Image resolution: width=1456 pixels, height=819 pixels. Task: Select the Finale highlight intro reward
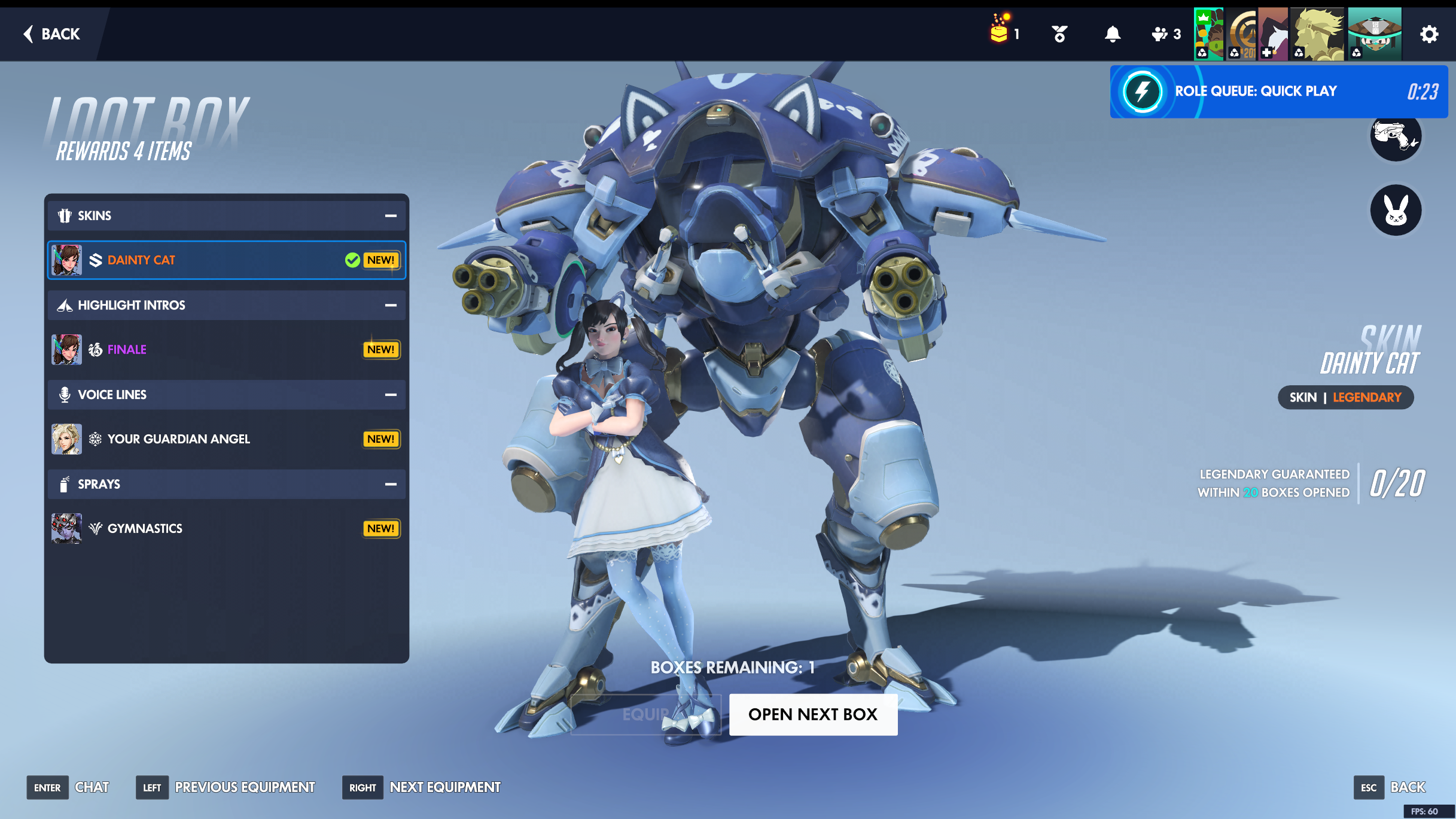226,350
